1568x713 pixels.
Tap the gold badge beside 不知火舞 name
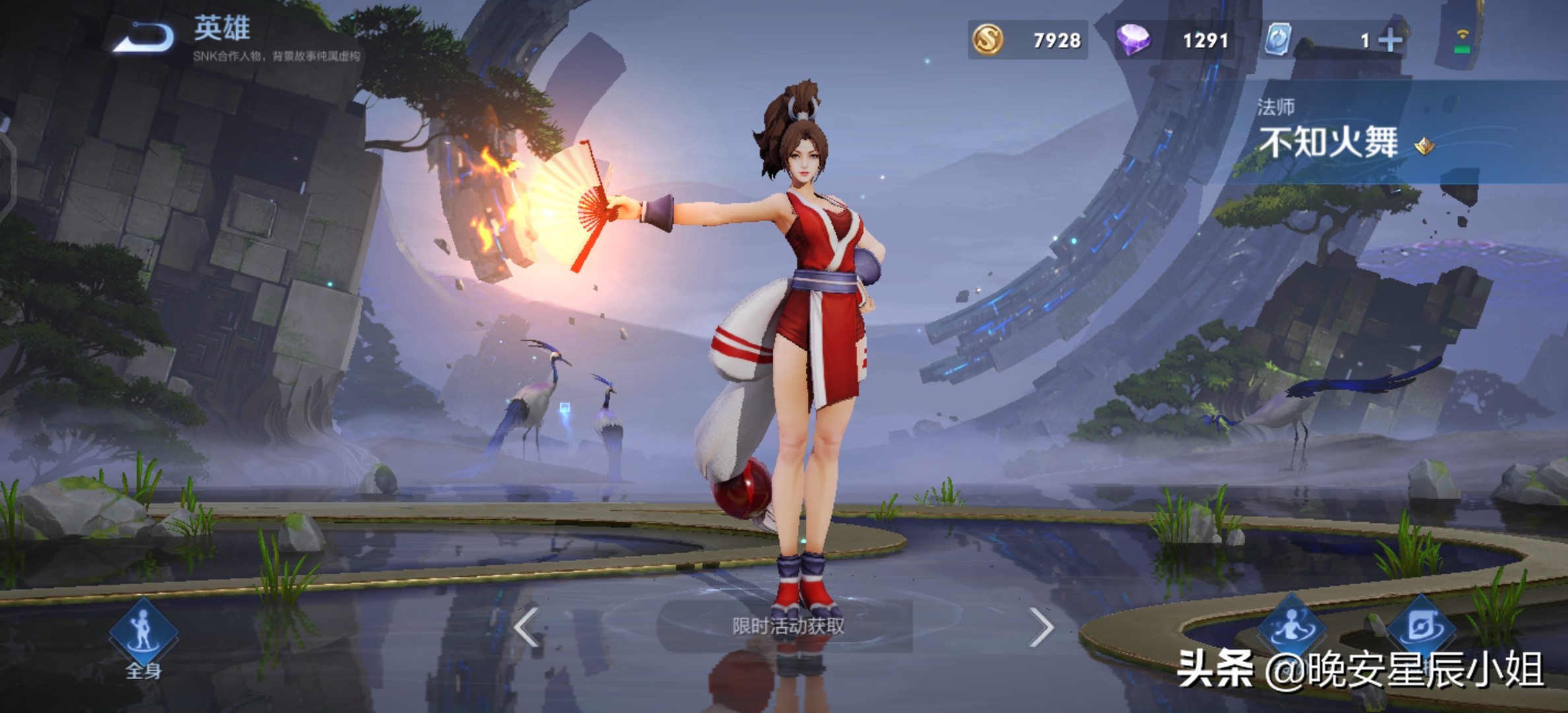pyautogui.click(x=1425, y=145)
